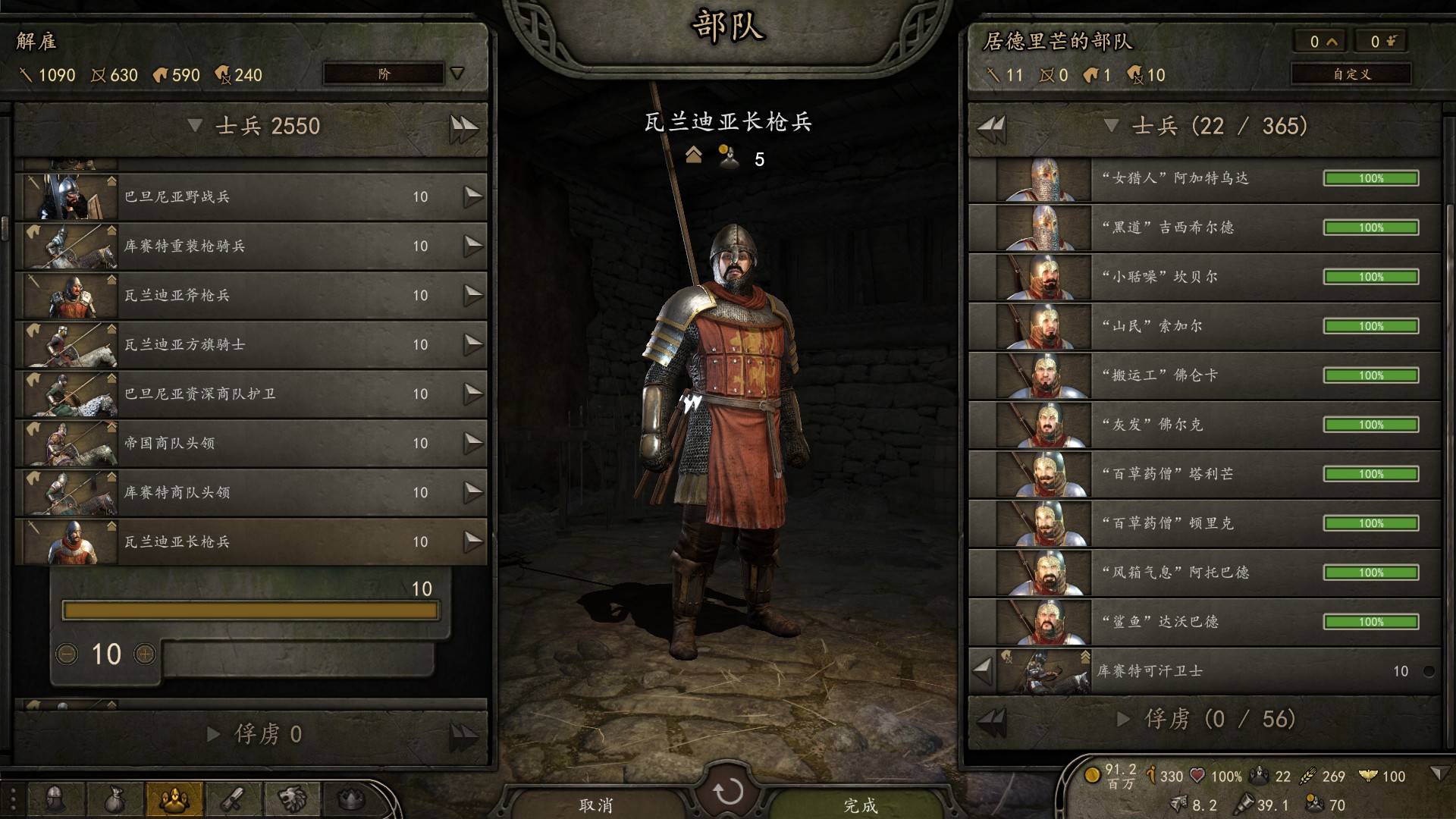
Task: Open the inventory bag icon in bottom bar
Action: click(x=114, y=799)
